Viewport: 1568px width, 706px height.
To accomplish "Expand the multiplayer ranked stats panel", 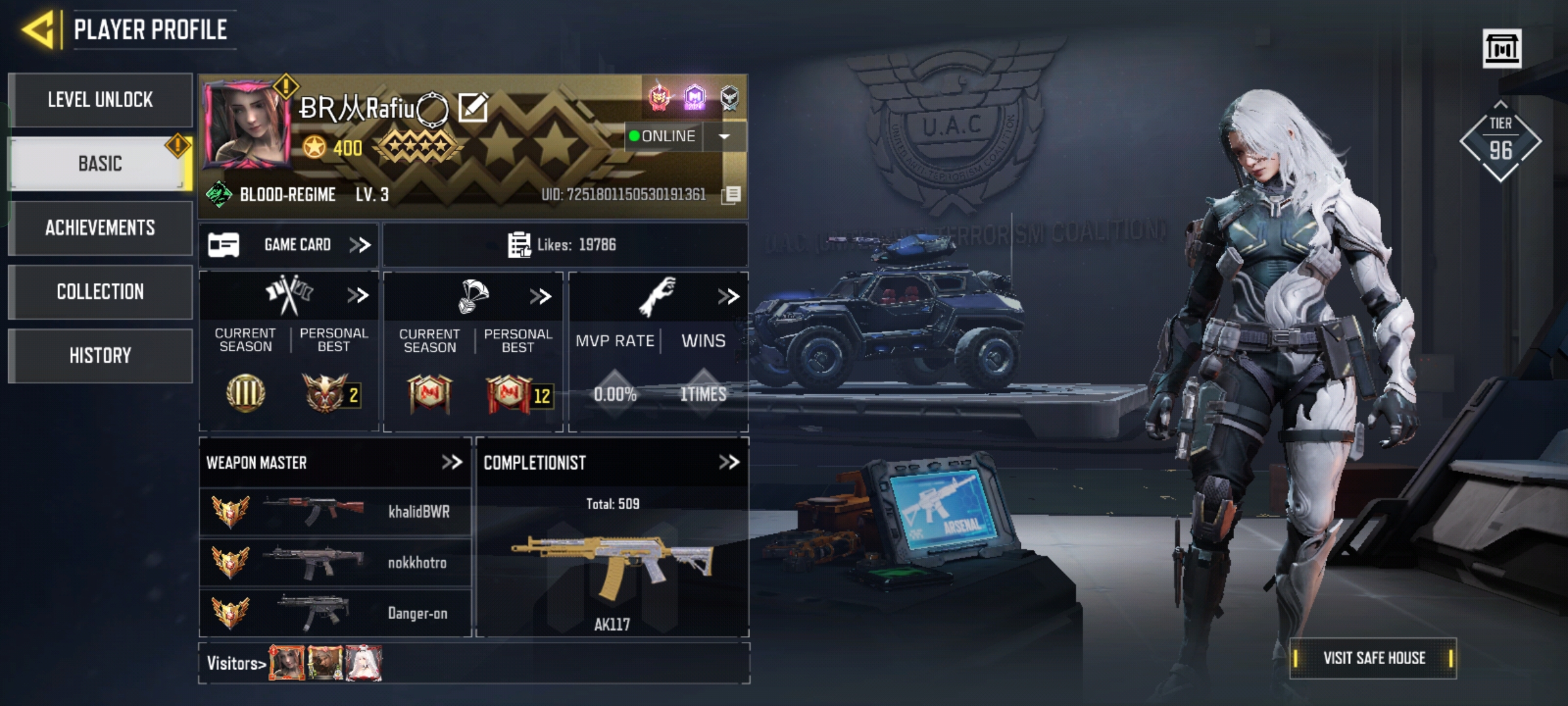I will [x=357, y=295].
